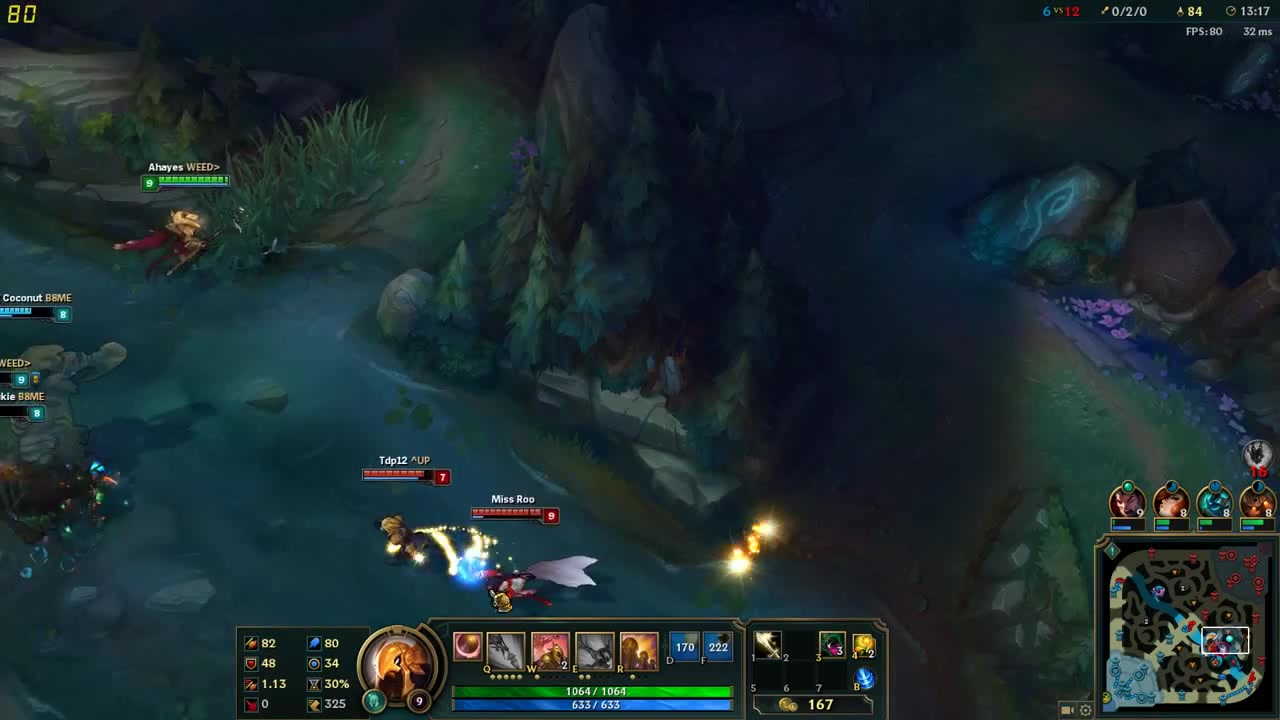Open the minimap settings gear

1086,710
